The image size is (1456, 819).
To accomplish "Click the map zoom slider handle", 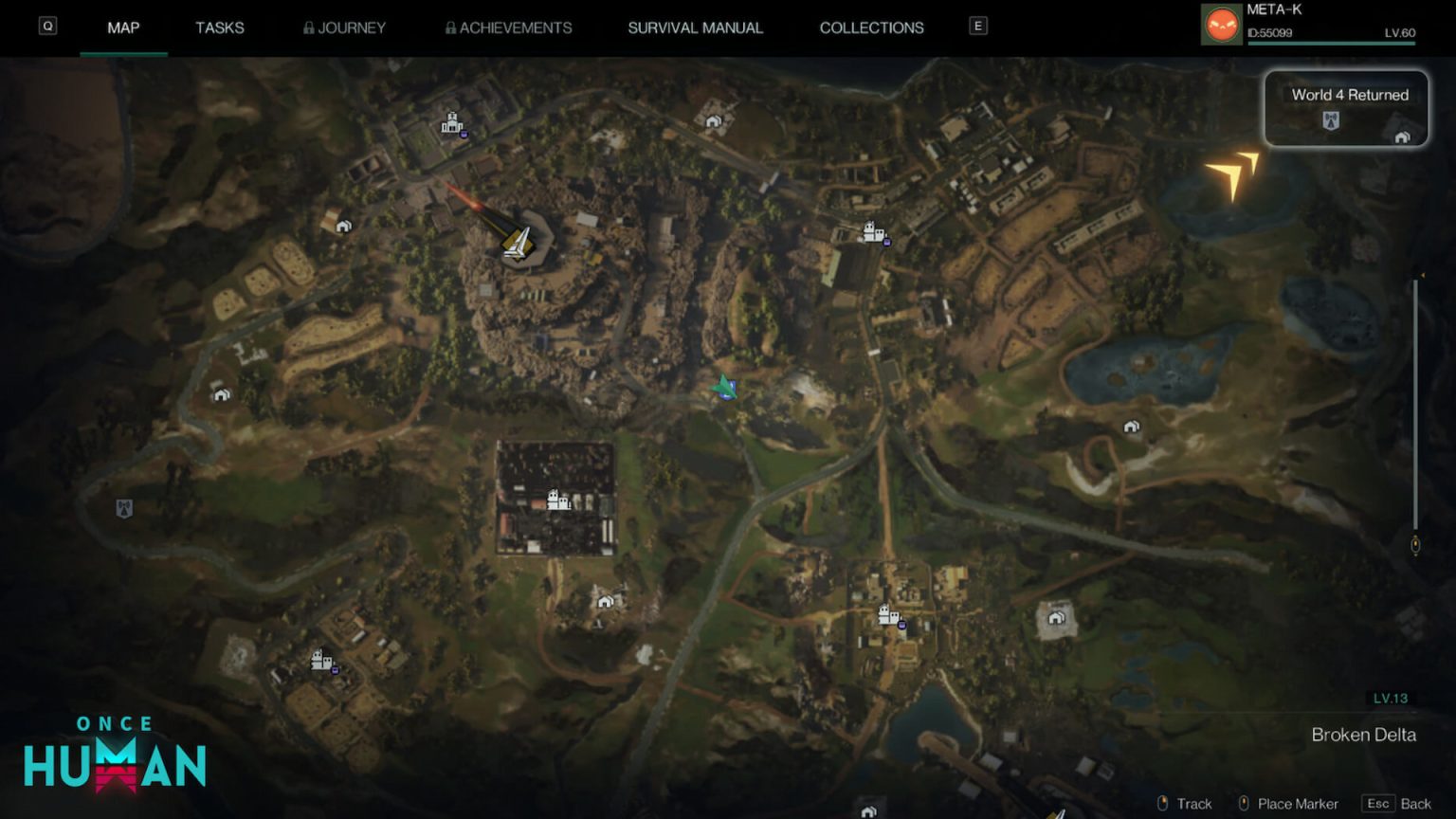I will [x=1415, y=545].
